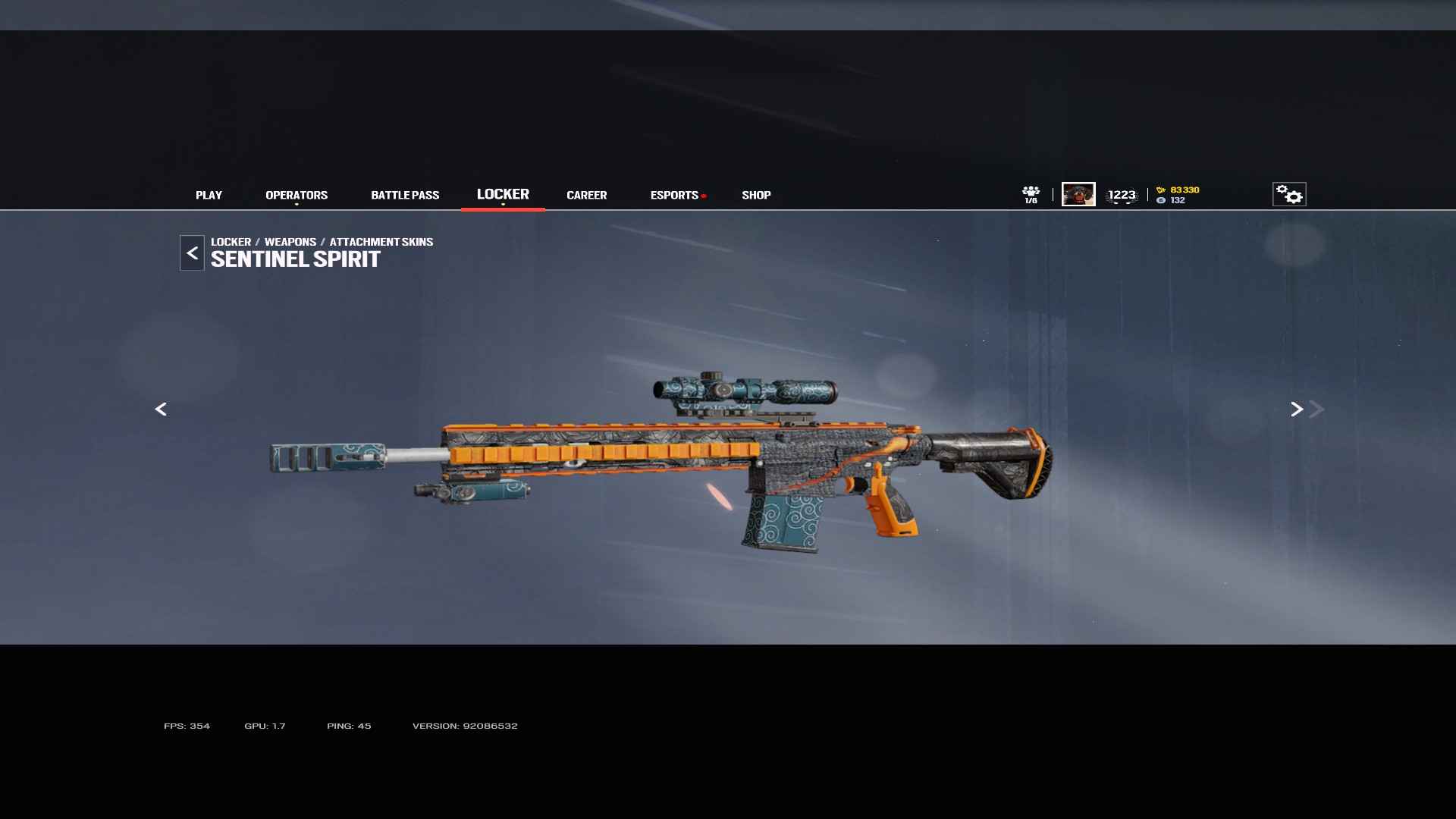Navigate to the Locker breadcrumb link
Screen dimensions: 1456x819
pyautogui.click(x=231, y=242)
